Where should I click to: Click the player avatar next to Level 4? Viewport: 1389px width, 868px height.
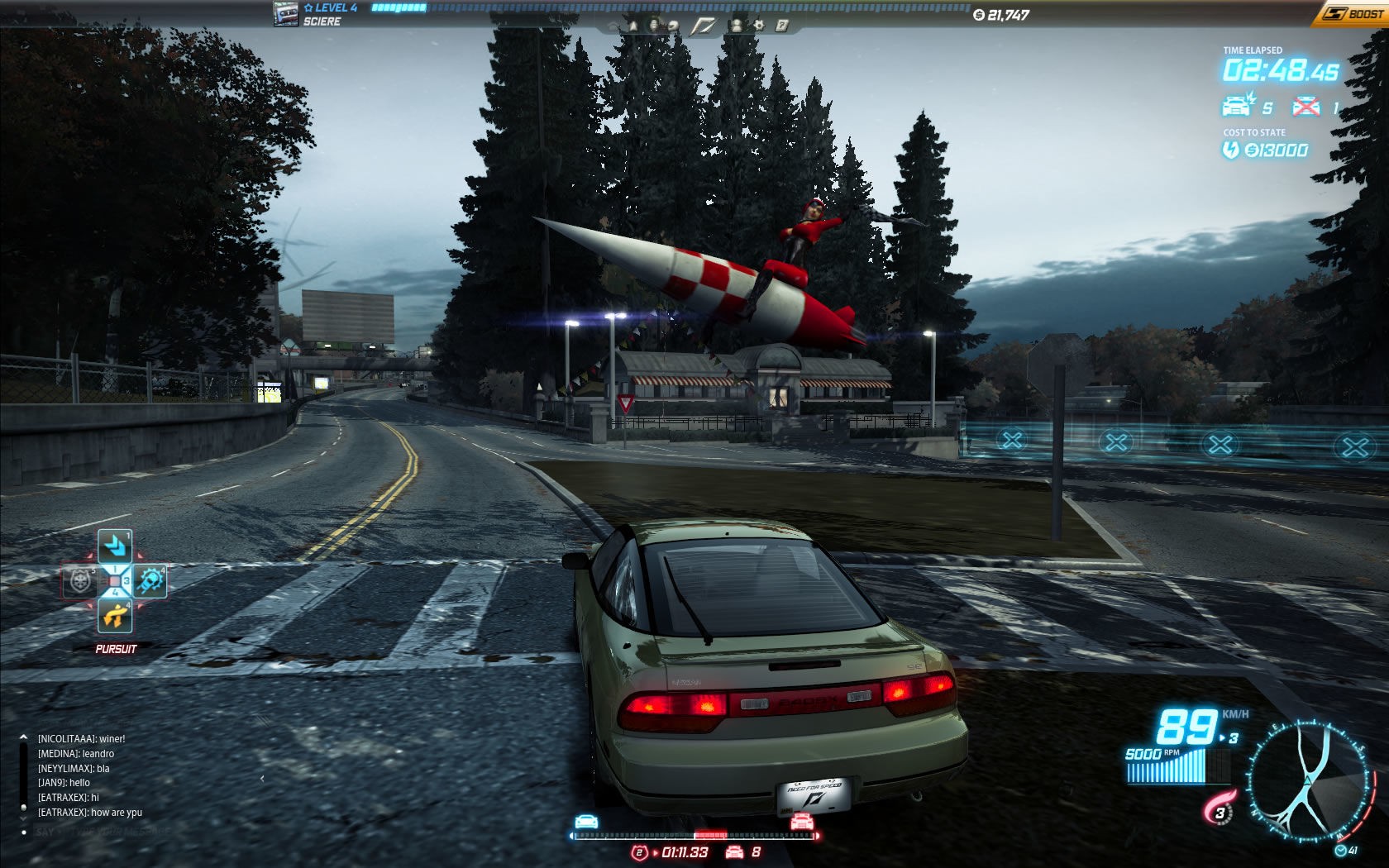(x=286, y=14)
